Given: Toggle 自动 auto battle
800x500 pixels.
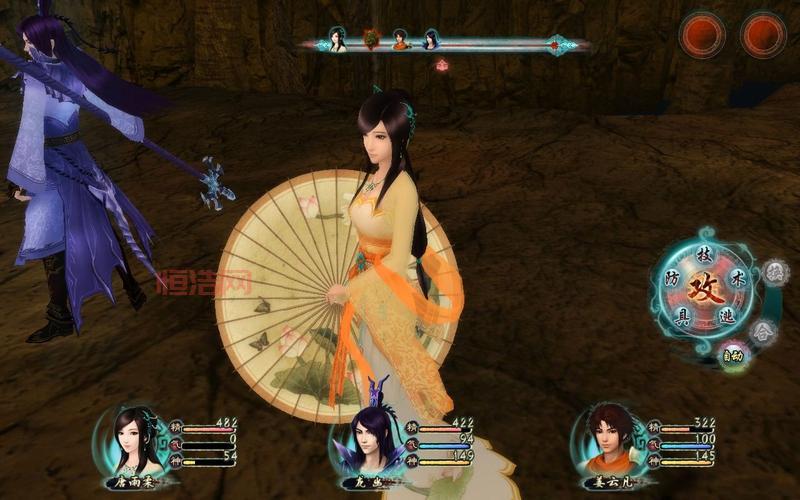Looking at the screenshot, I should pos(732,353).
